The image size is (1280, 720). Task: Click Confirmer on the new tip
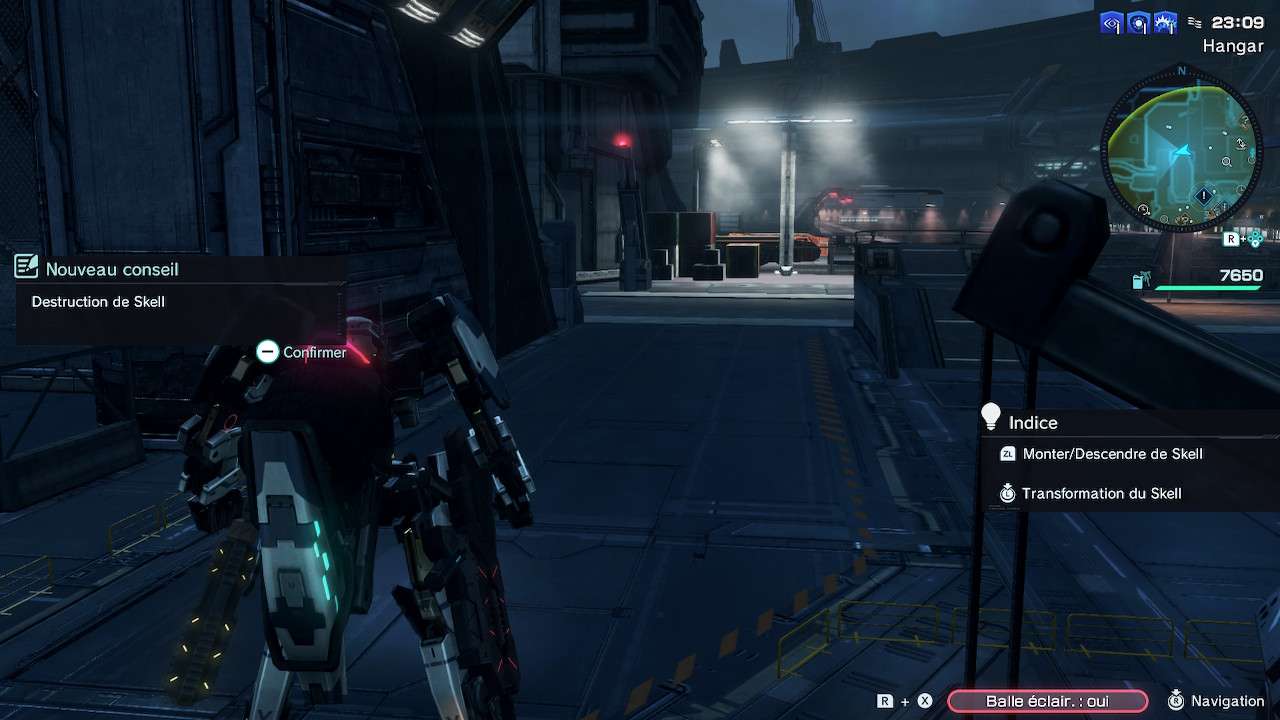coord(302,352)
